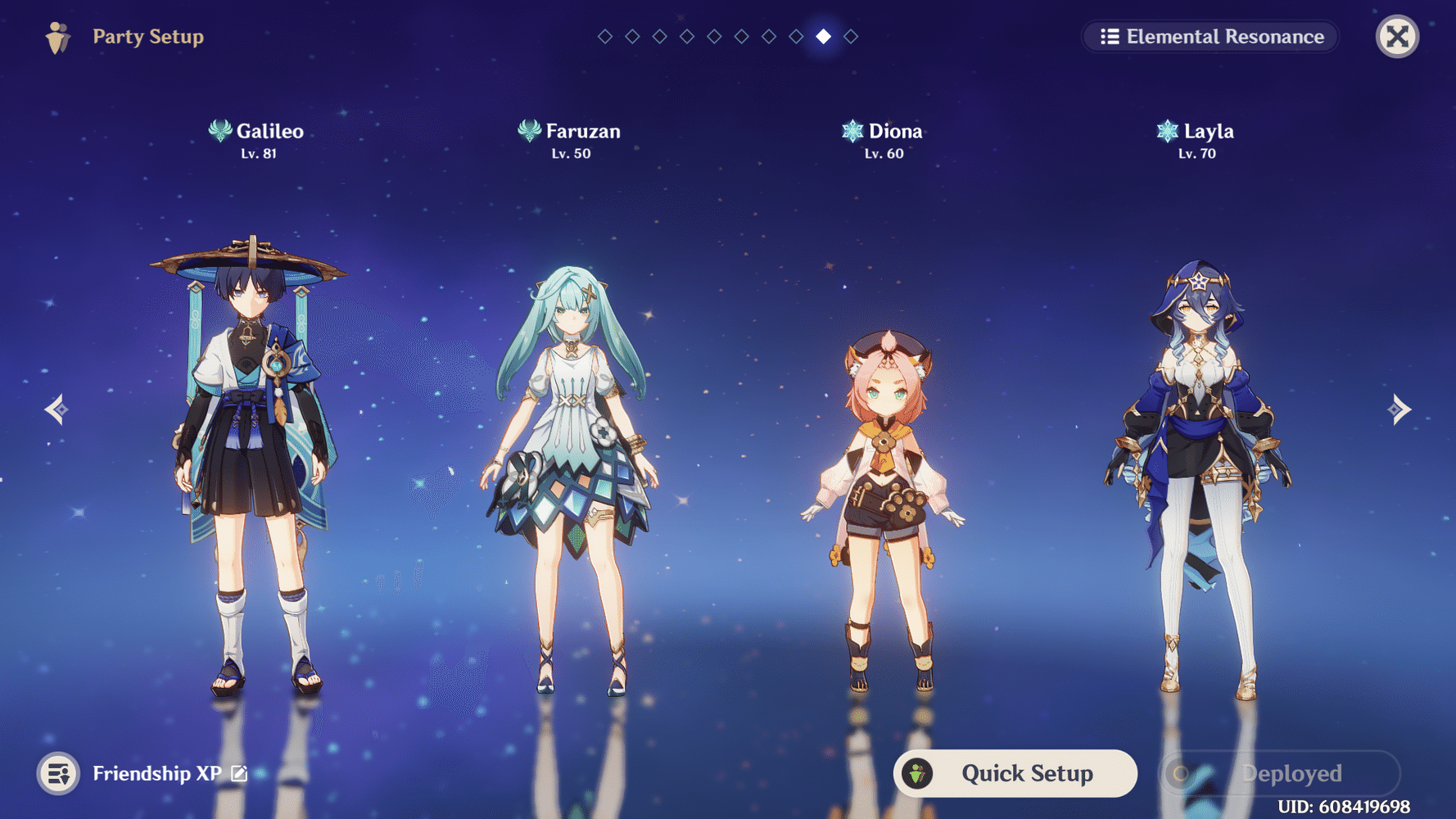Open Friendship XP details

pos(157,772)
